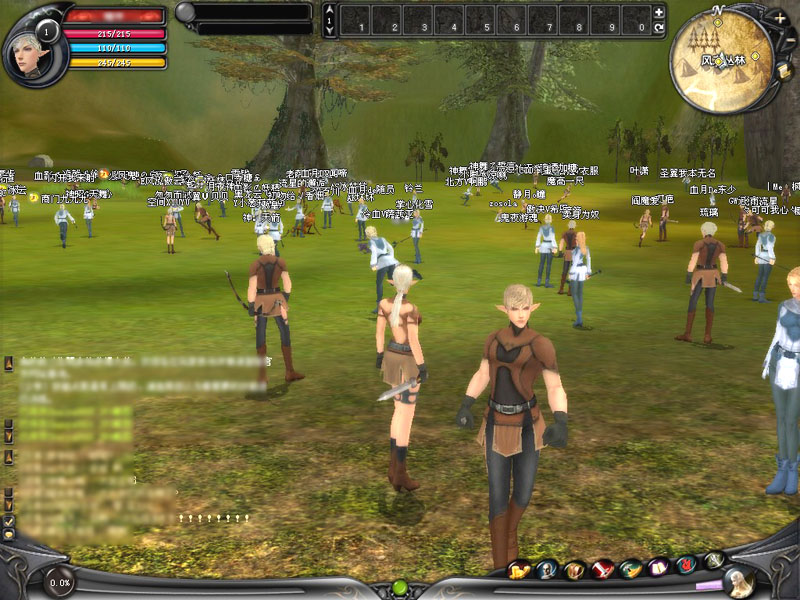Zoom in the minimap with the plus button

click(x=779, y=18)
